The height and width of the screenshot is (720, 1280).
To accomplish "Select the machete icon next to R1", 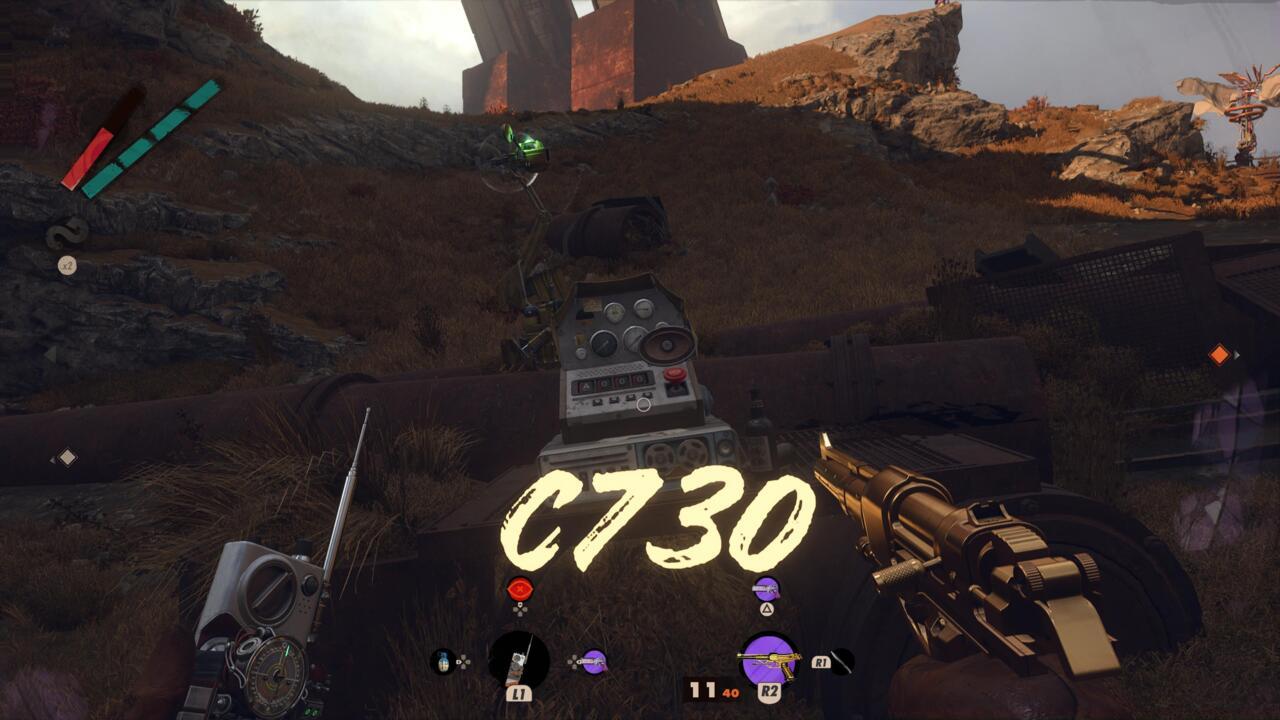I will click(x=843, y=662).
